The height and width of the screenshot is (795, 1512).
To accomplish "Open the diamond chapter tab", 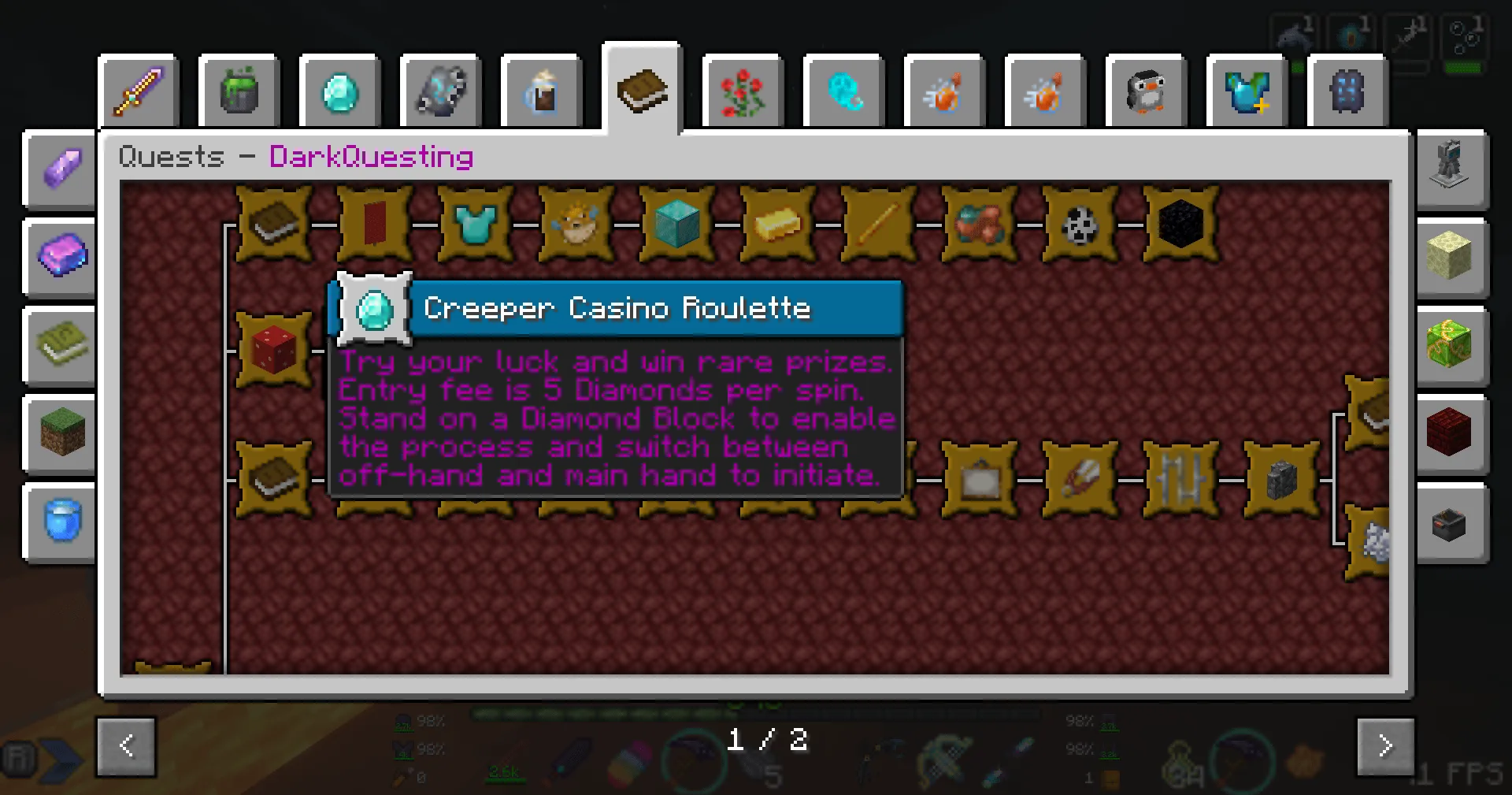I will (x=340, y=91).
